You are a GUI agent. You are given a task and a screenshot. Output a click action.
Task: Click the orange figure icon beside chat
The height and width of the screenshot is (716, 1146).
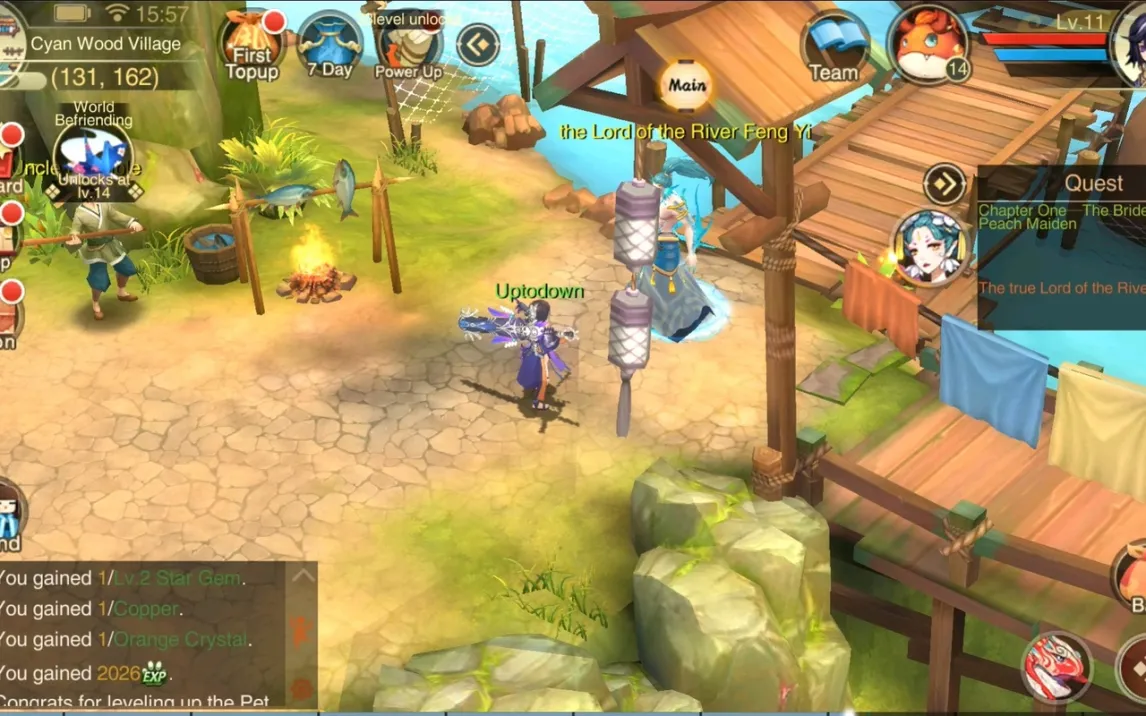(302, 632)
